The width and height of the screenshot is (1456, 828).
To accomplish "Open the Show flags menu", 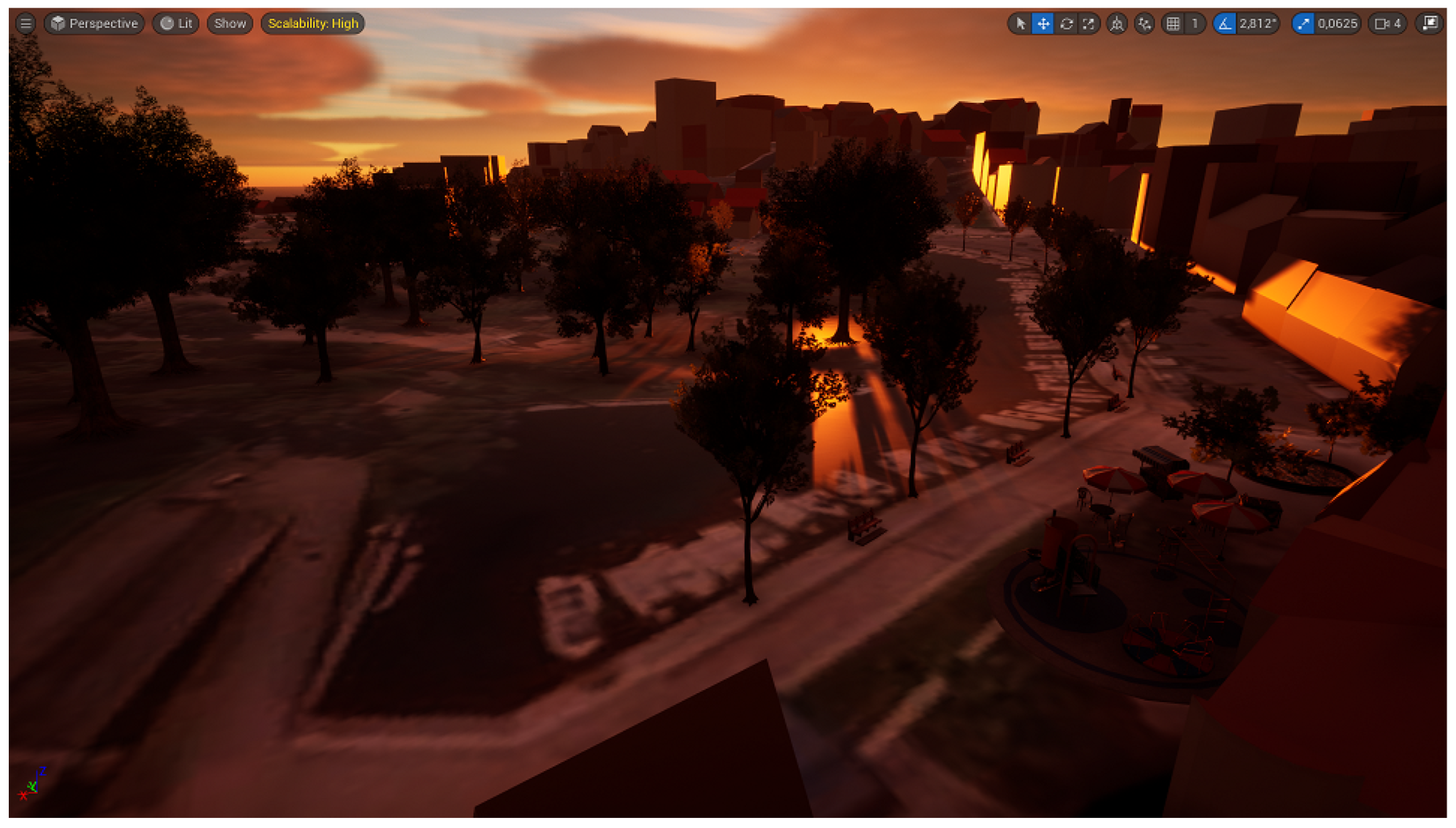I will 230,24.
